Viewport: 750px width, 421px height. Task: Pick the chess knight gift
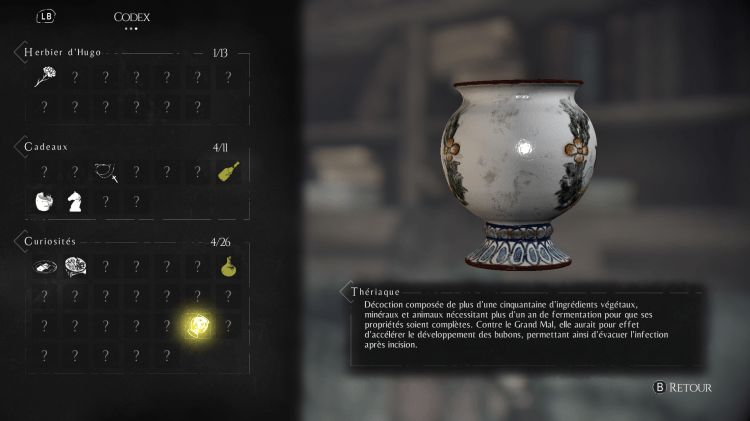(74, 201)
